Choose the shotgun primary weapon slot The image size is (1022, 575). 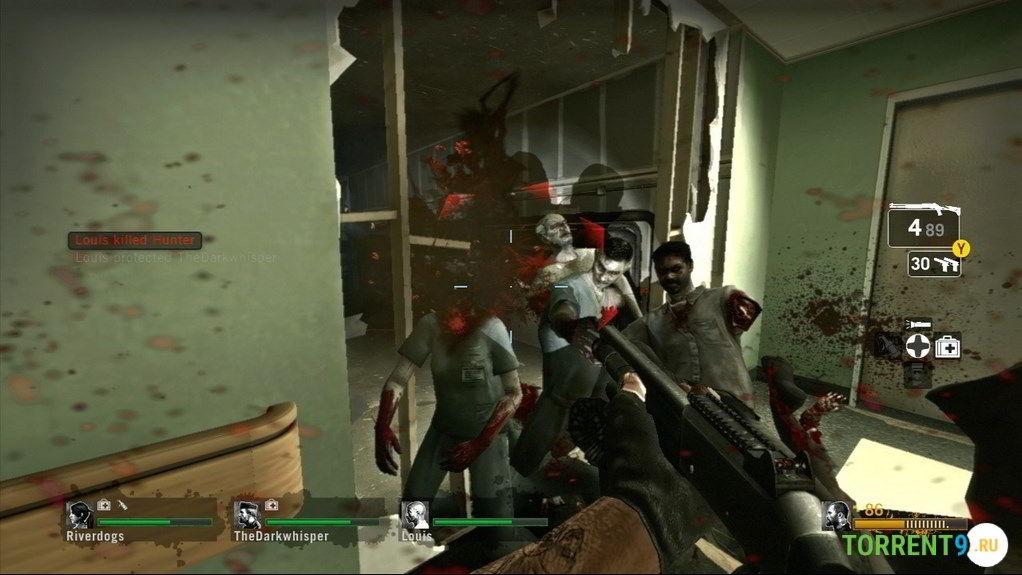tap(921, 225)
